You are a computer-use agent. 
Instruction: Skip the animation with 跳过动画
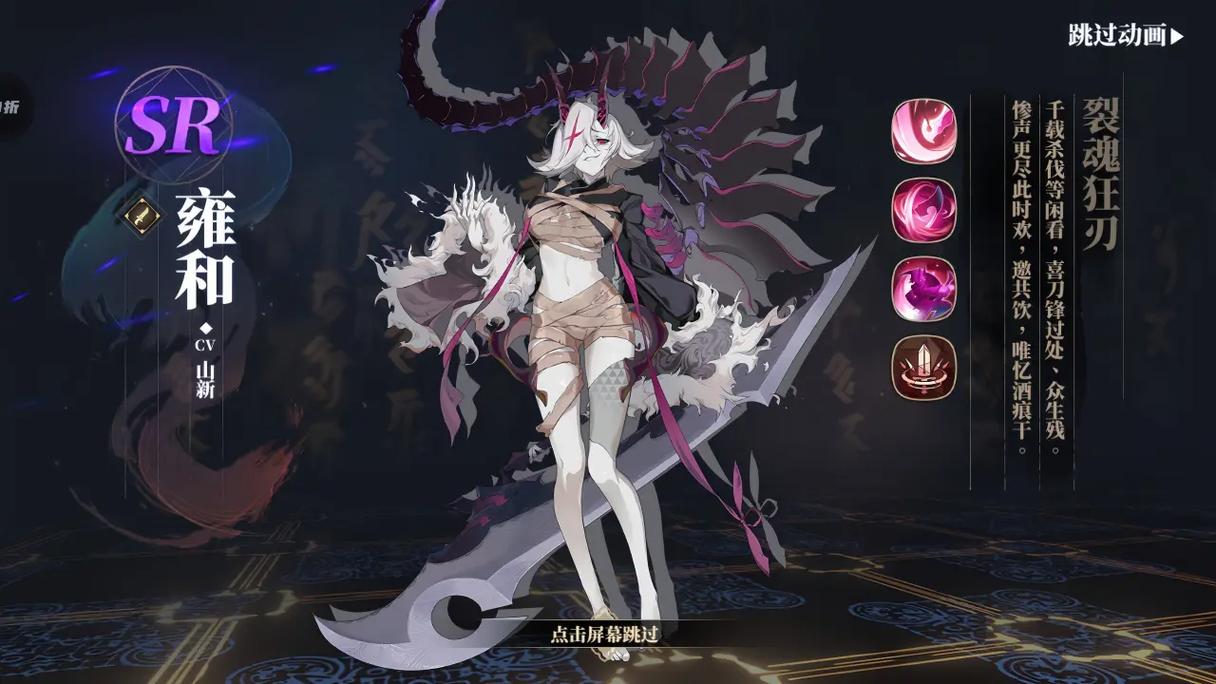pos(1125,36)
